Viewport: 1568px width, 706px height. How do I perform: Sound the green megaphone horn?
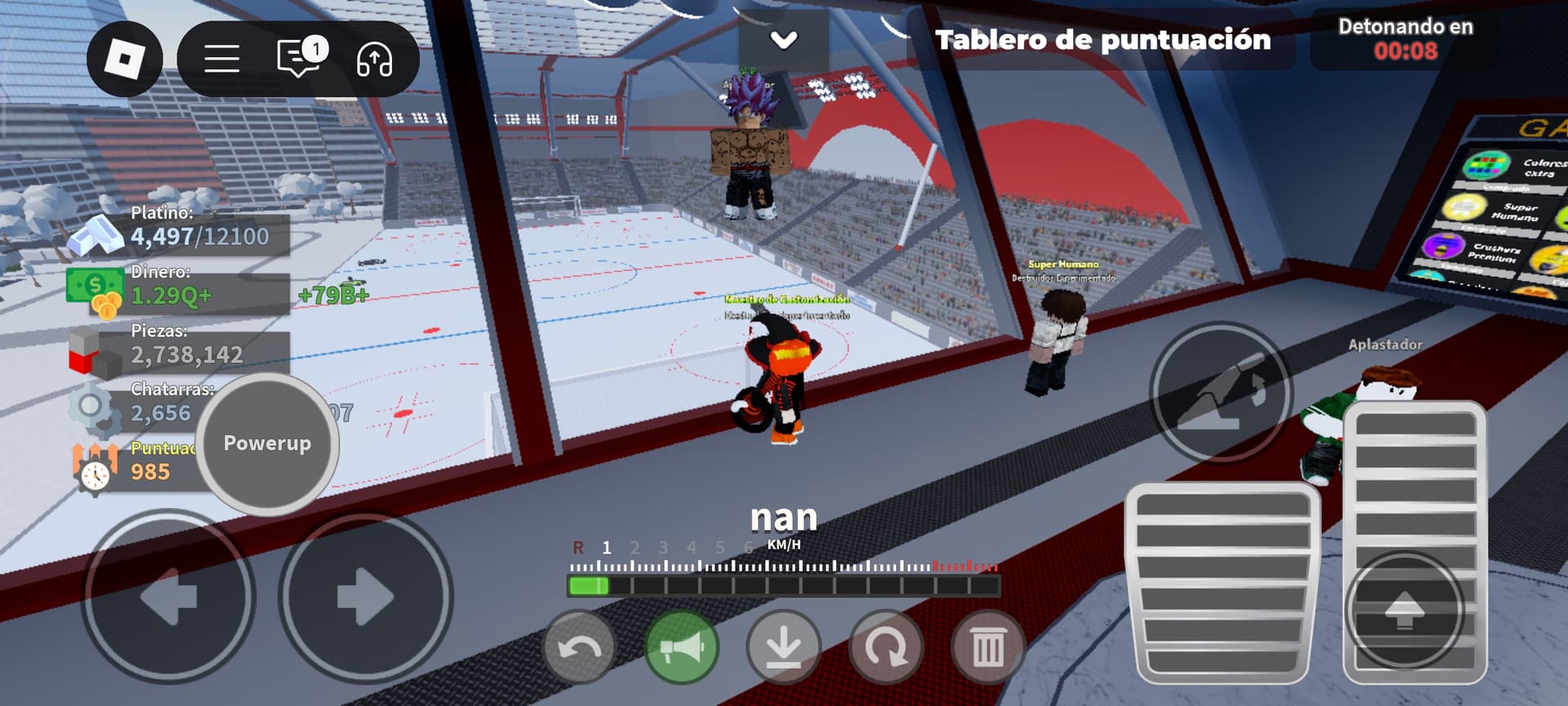pyautogui.click(x=681, y=649)
